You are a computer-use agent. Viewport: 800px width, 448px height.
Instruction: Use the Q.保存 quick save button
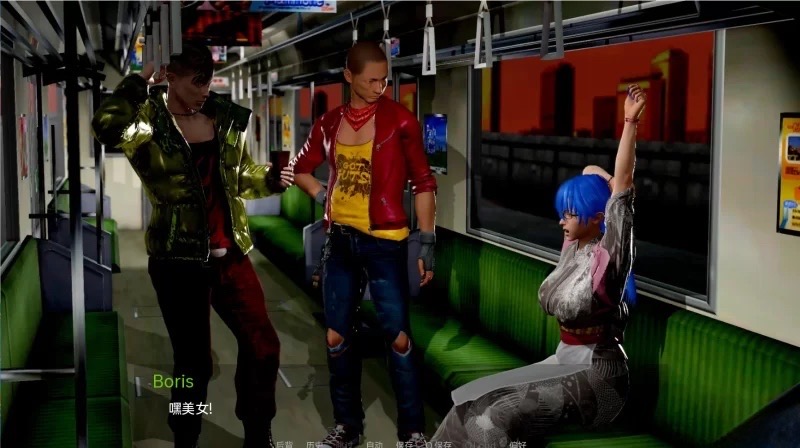coord(437,444)
